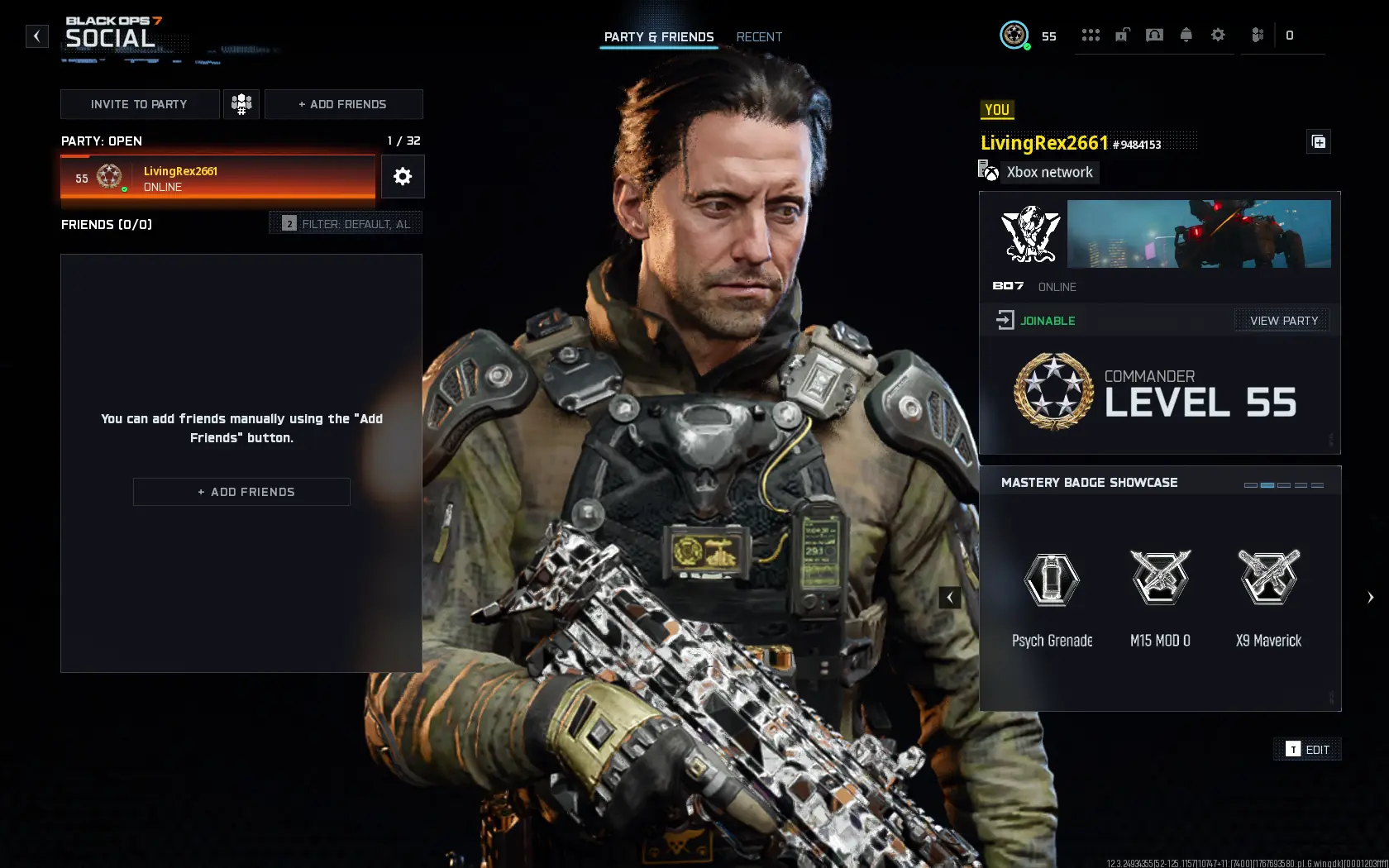This screenshot has height=868, width=1389.
Task: Click the View Party button
Action: tap(1282, 320)
